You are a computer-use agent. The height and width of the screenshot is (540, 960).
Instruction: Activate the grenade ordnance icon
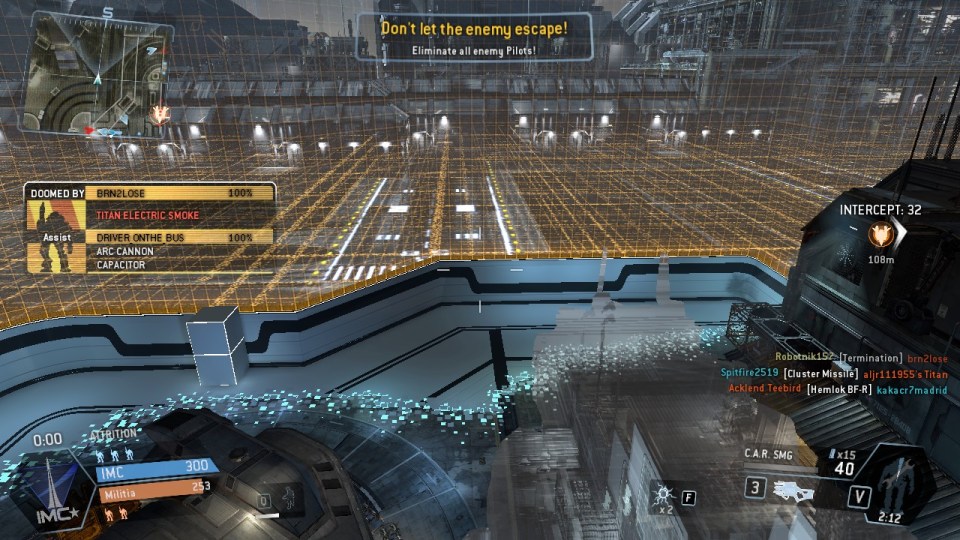coord(660,495)
